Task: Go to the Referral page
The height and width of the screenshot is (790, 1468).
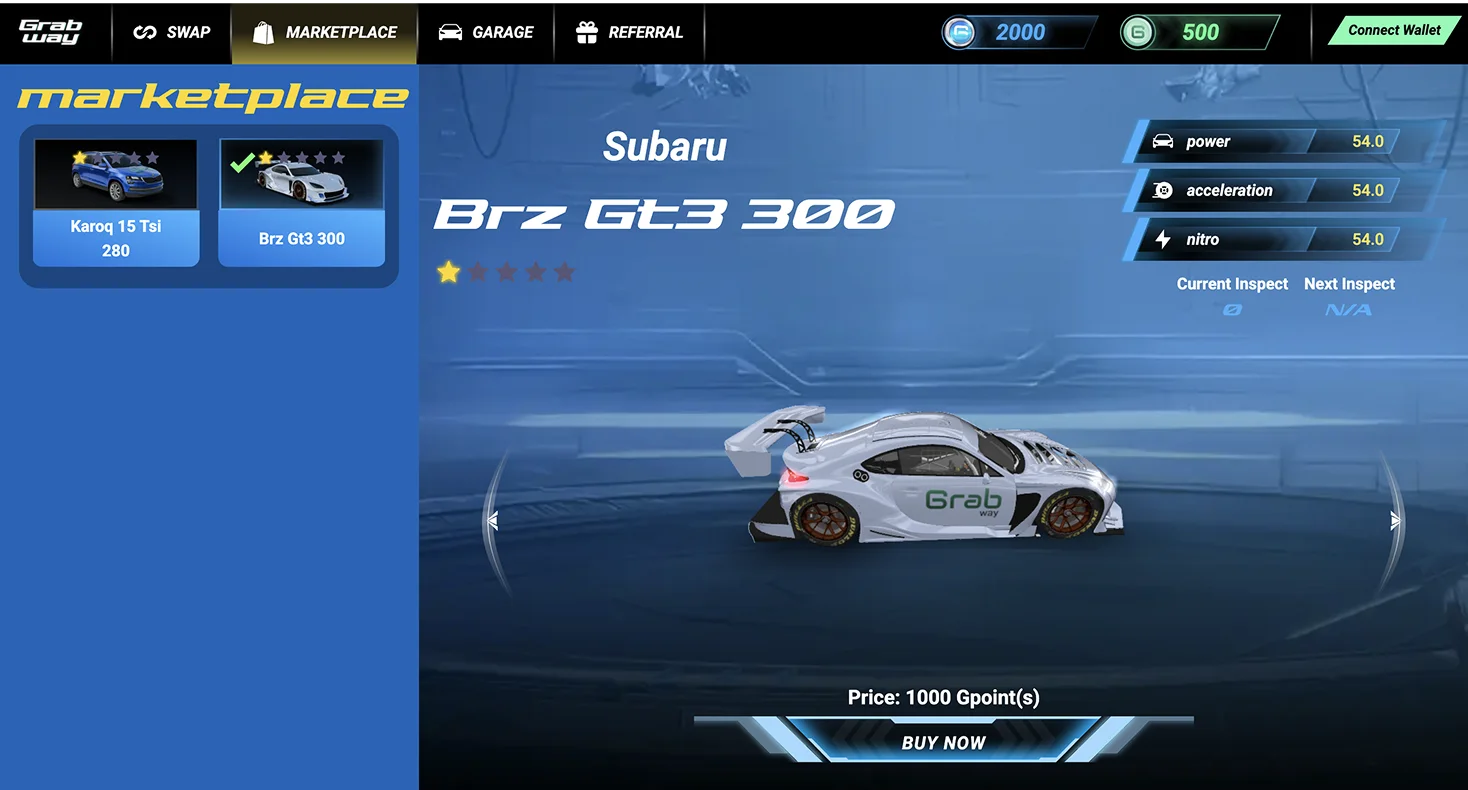Action: 630,32
